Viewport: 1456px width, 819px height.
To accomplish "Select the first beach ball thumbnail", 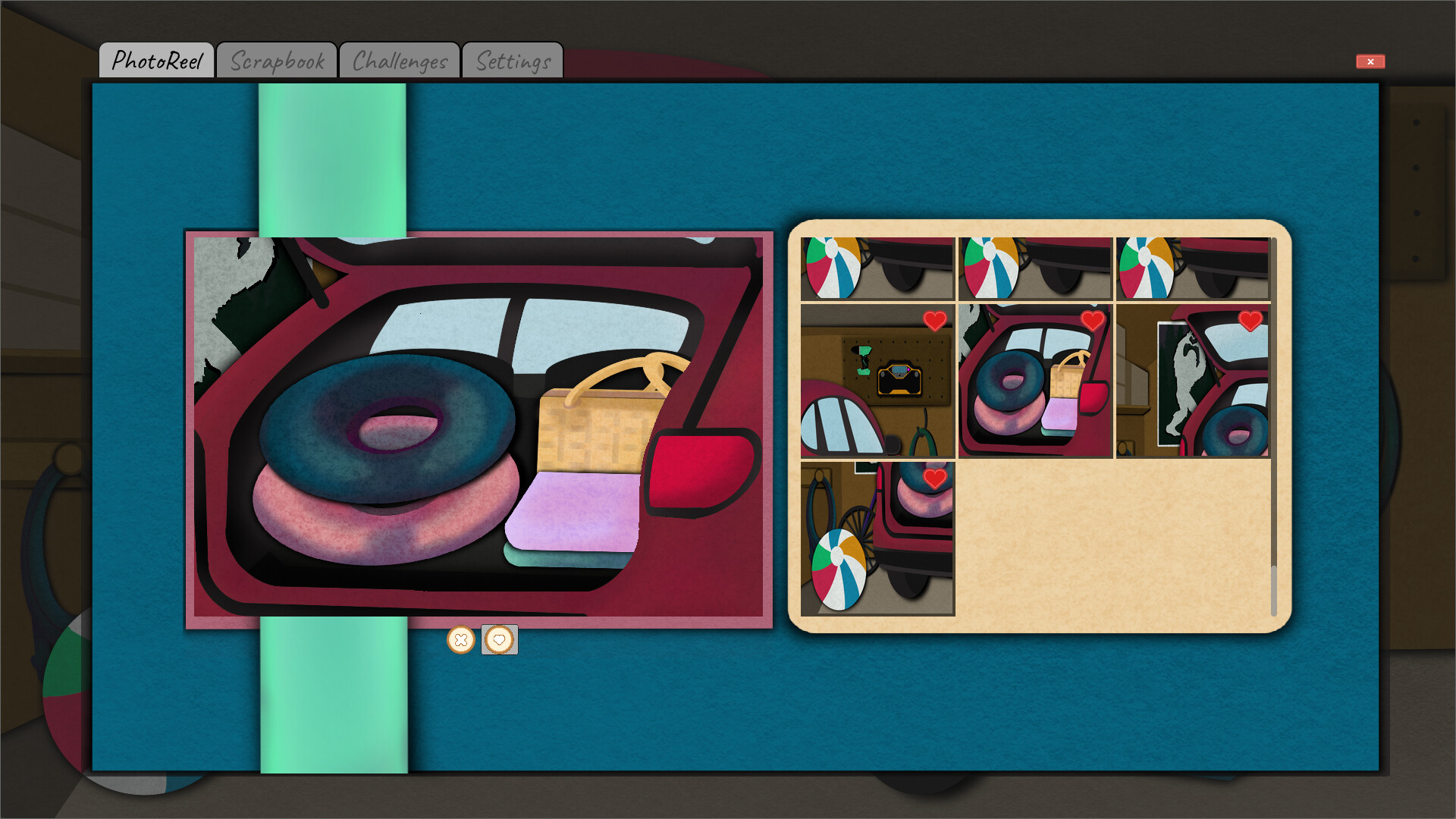I will [877, 266].
